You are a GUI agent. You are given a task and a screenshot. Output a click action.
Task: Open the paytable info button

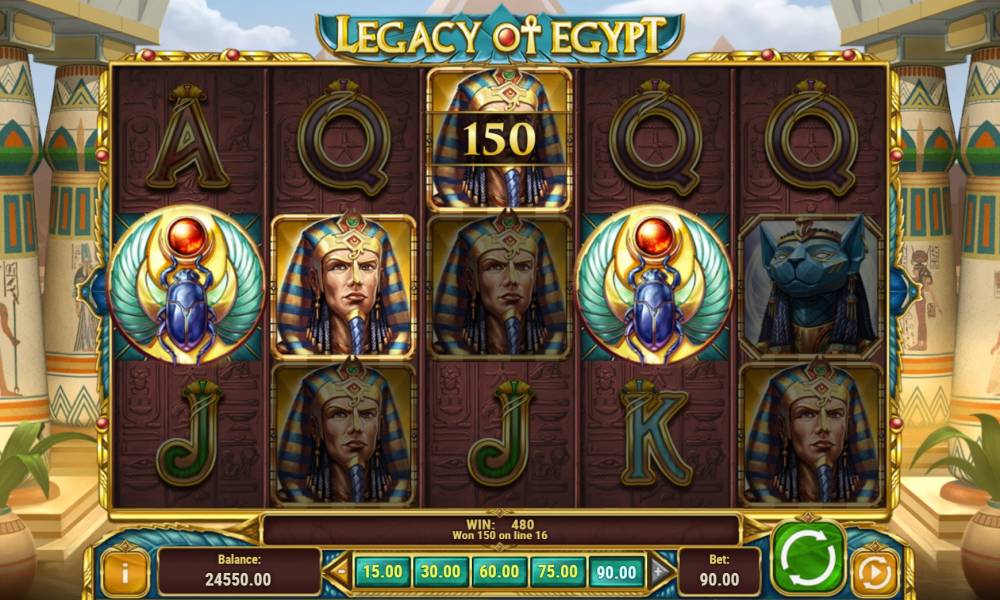125,572
